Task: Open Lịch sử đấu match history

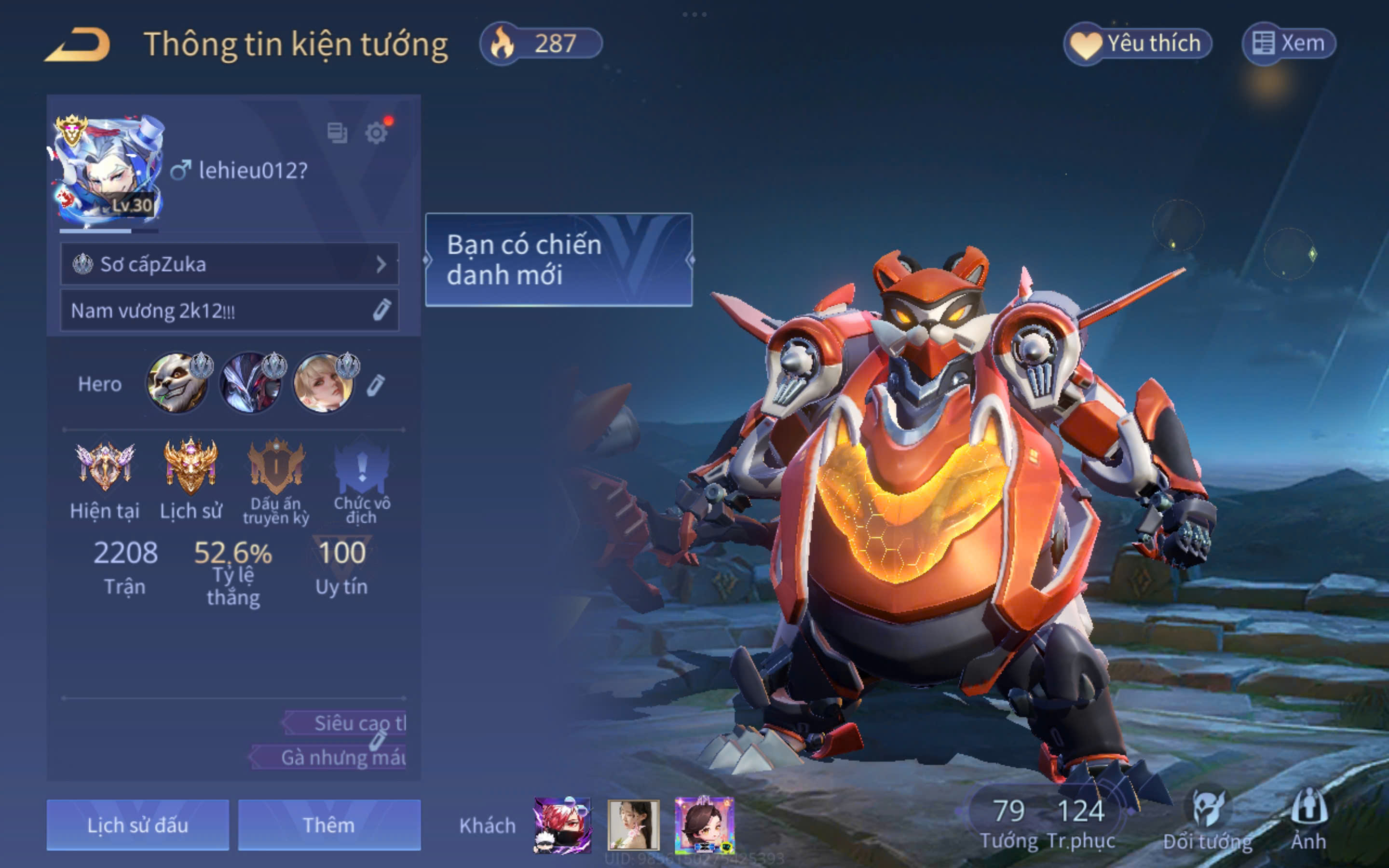Action: pyautogui.click(x=138, y=825)
